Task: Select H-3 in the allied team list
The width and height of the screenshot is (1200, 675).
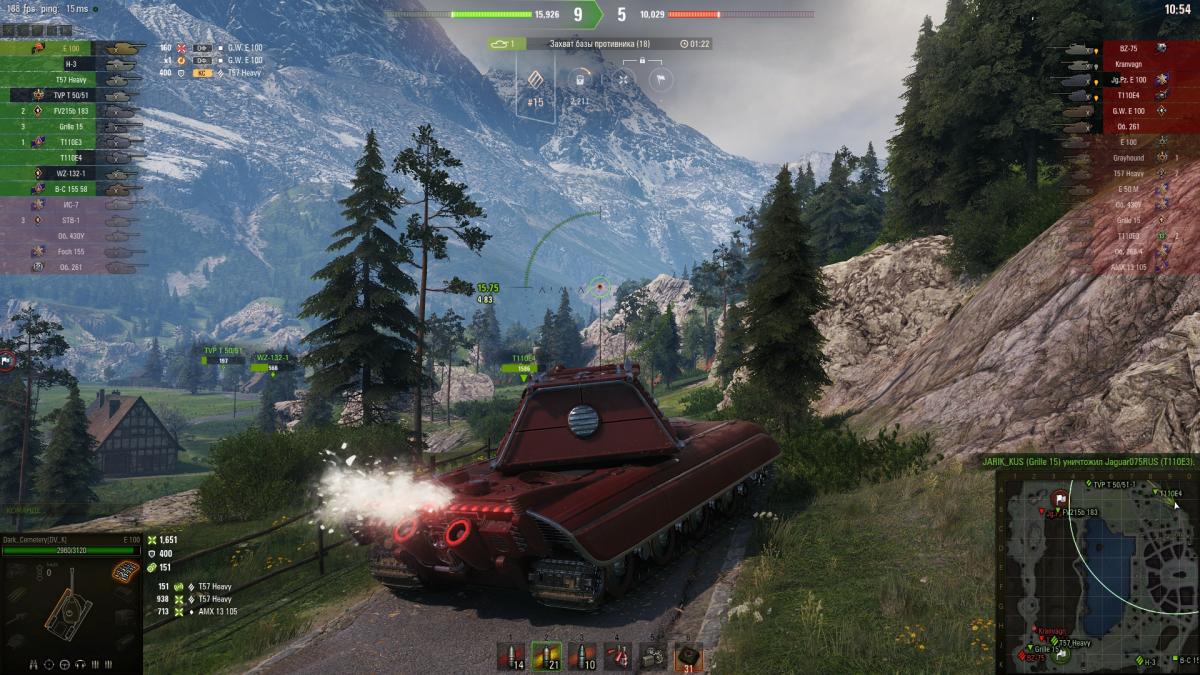Action: pos(70,64)
